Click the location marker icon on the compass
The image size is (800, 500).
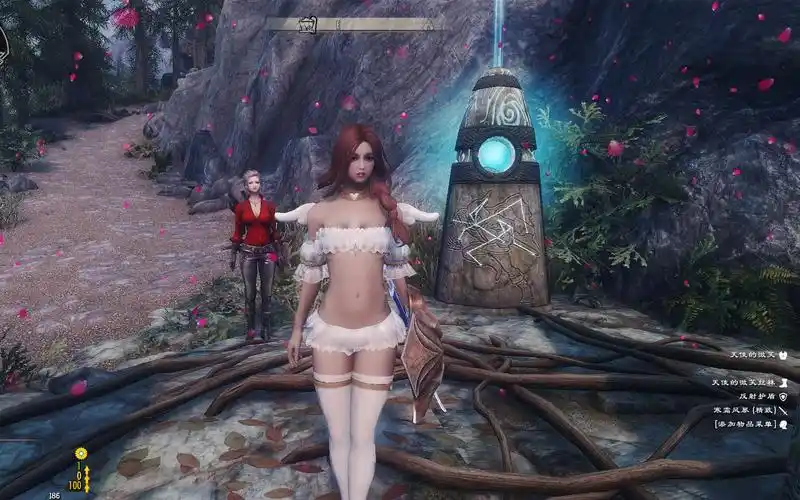click(307, 24)
